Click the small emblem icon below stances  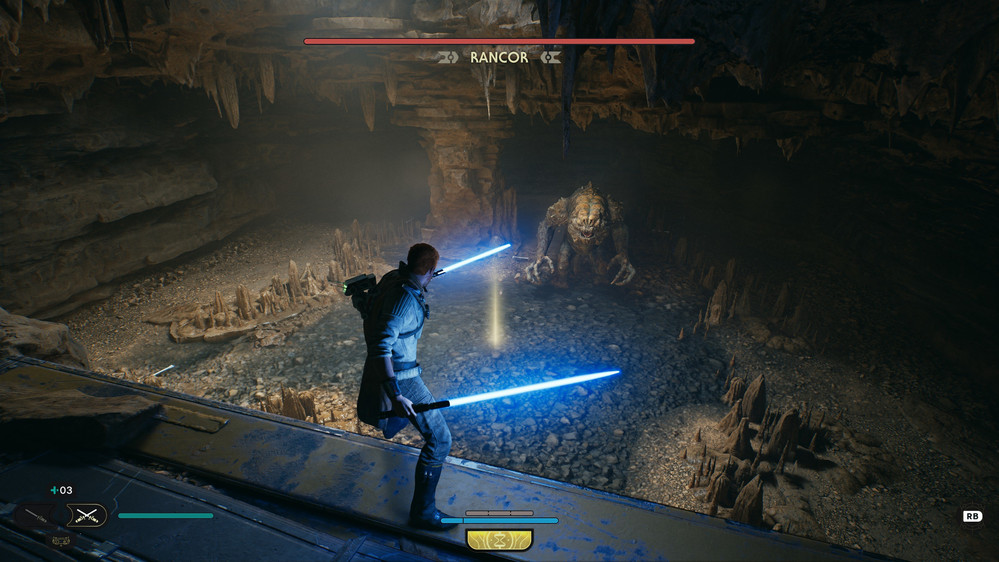pos(60,539)
